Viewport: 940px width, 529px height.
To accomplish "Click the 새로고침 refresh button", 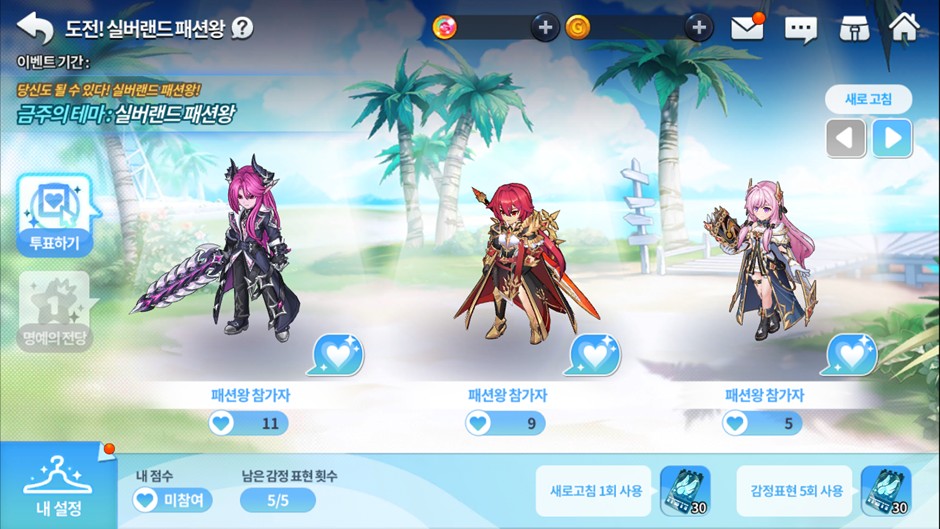I will [868, 99].
